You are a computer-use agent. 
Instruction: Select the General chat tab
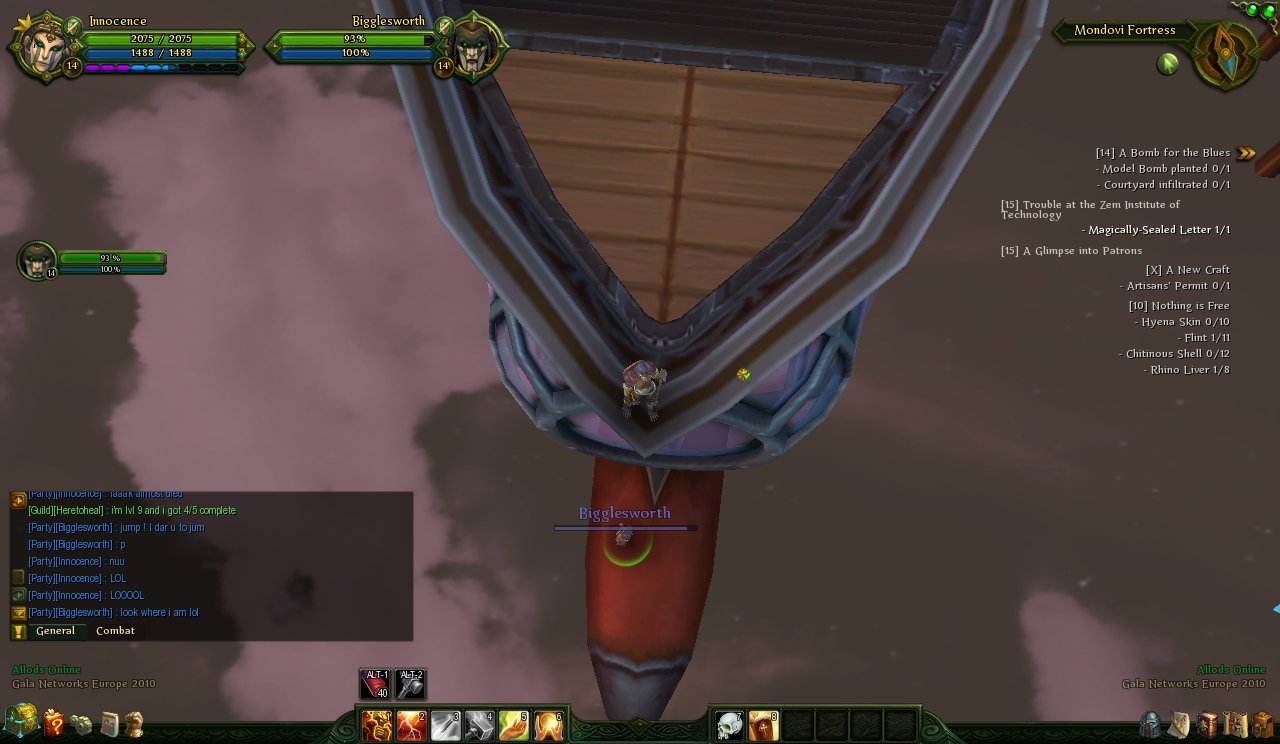(x=57, y=630)
